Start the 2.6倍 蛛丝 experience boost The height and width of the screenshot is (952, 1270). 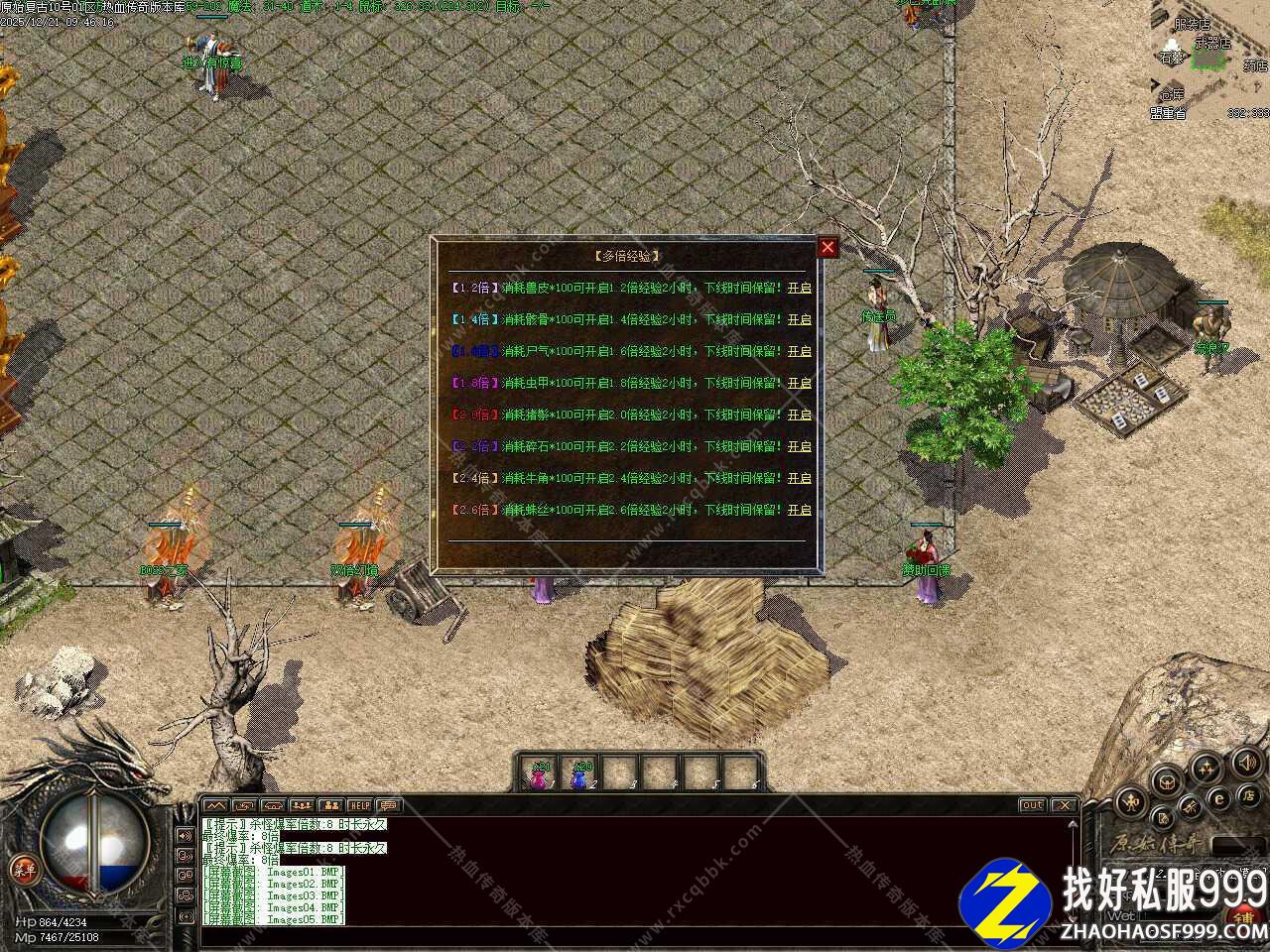pyautogui.click(x=799, y=510)
